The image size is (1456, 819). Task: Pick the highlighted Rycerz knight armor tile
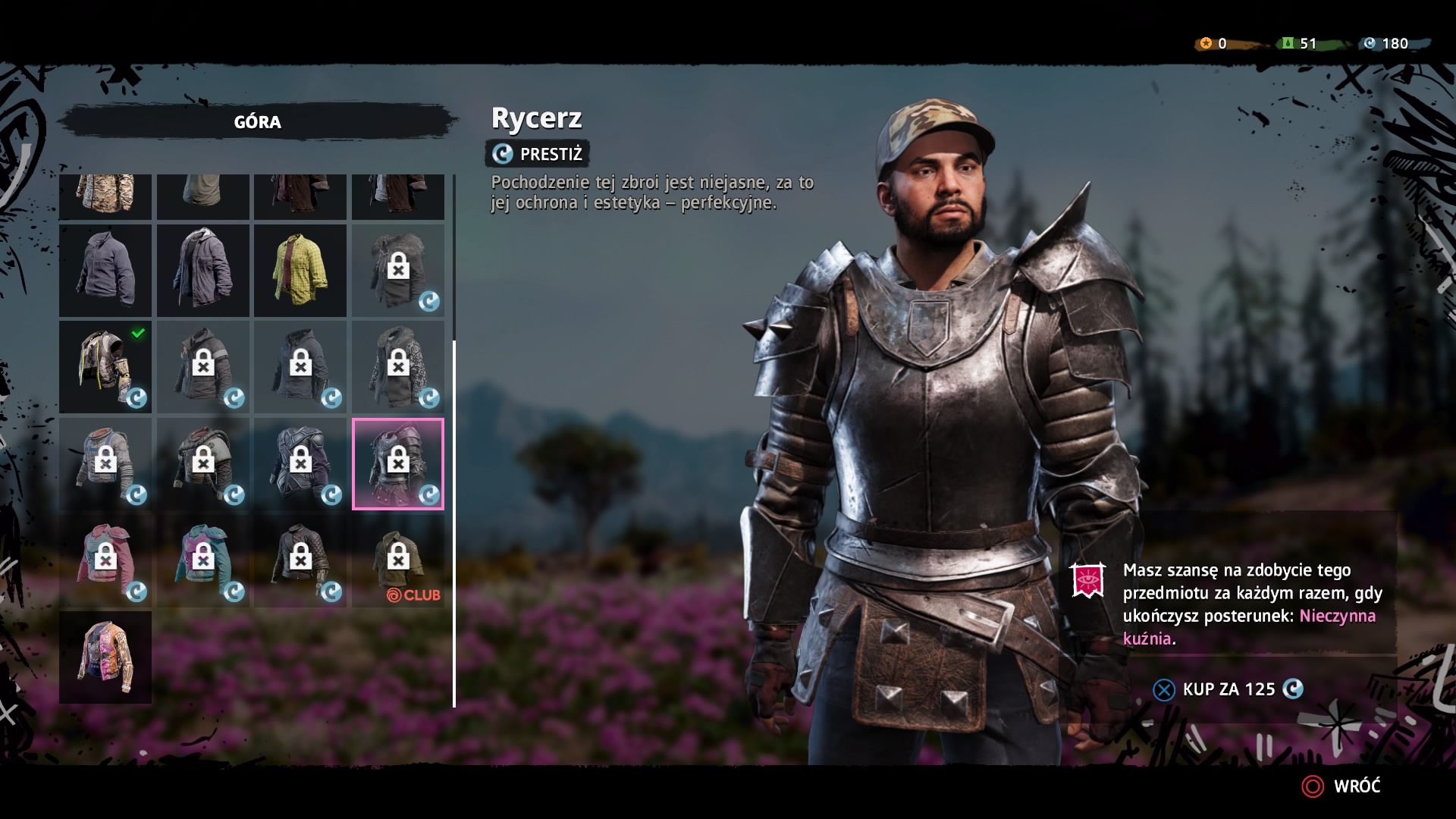(398, 463)
